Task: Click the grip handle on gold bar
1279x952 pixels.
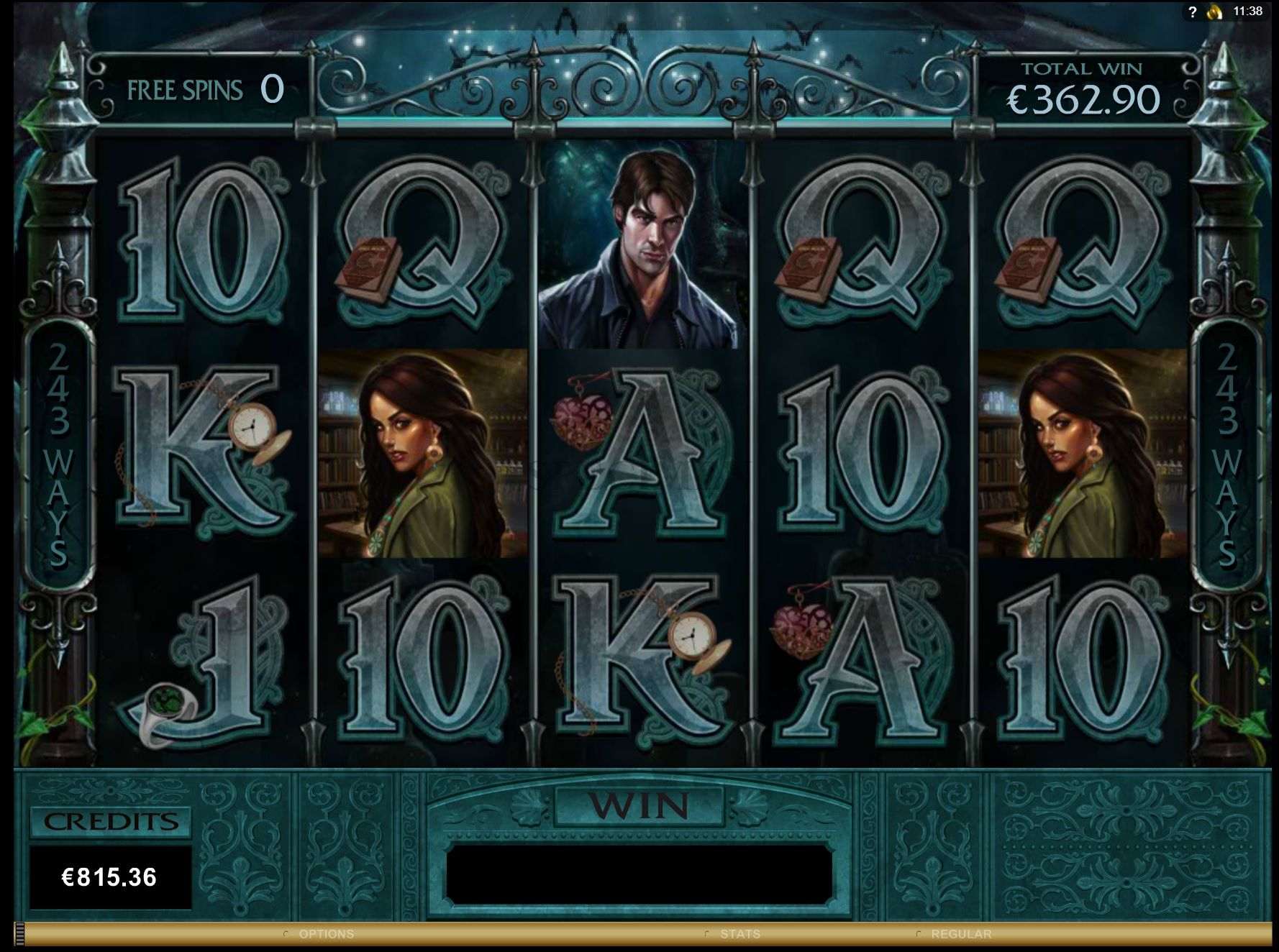Action: 19,933
